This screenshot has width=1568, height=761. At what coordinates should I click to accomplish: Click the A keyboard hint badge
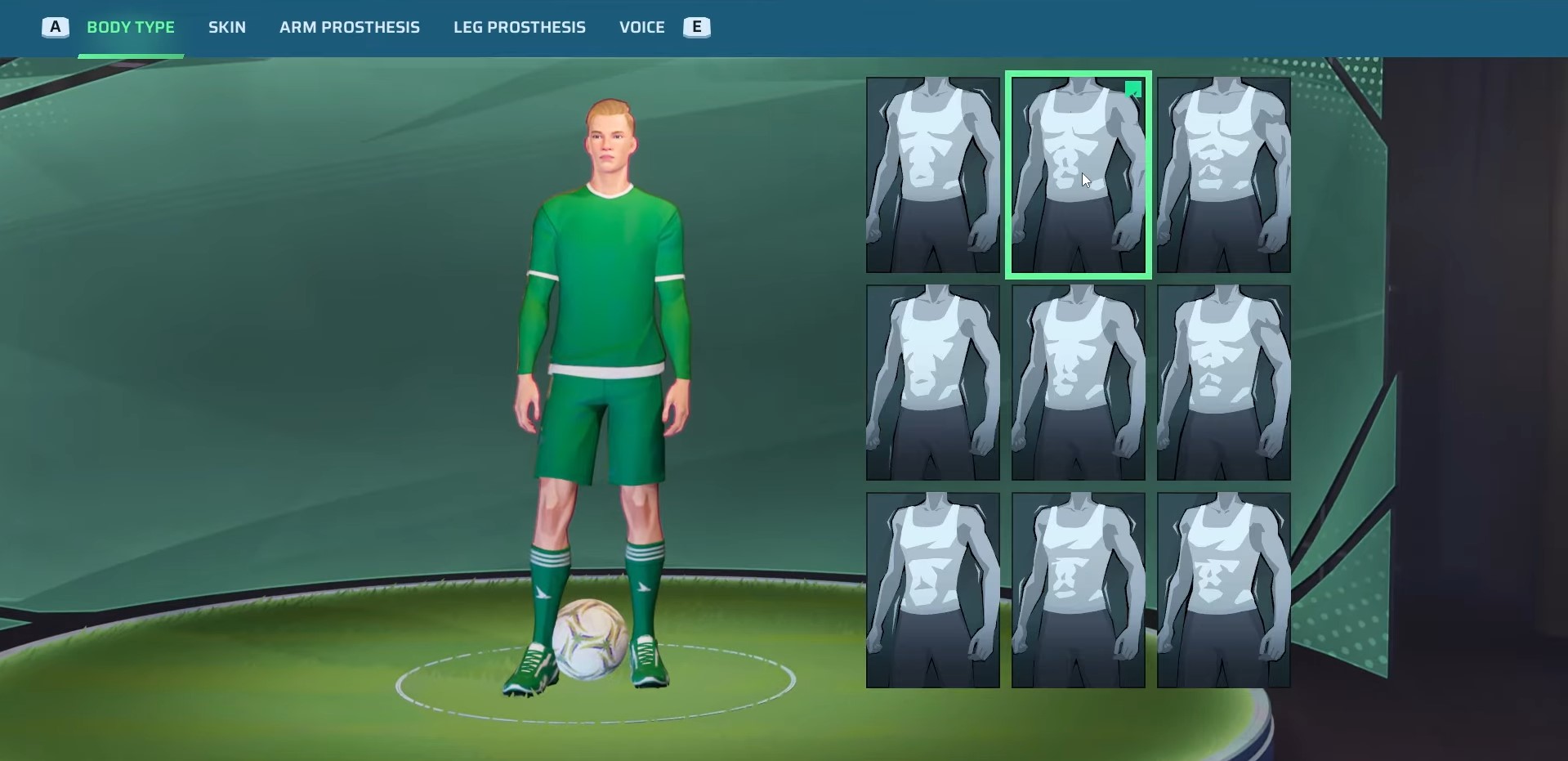[55, 26]
